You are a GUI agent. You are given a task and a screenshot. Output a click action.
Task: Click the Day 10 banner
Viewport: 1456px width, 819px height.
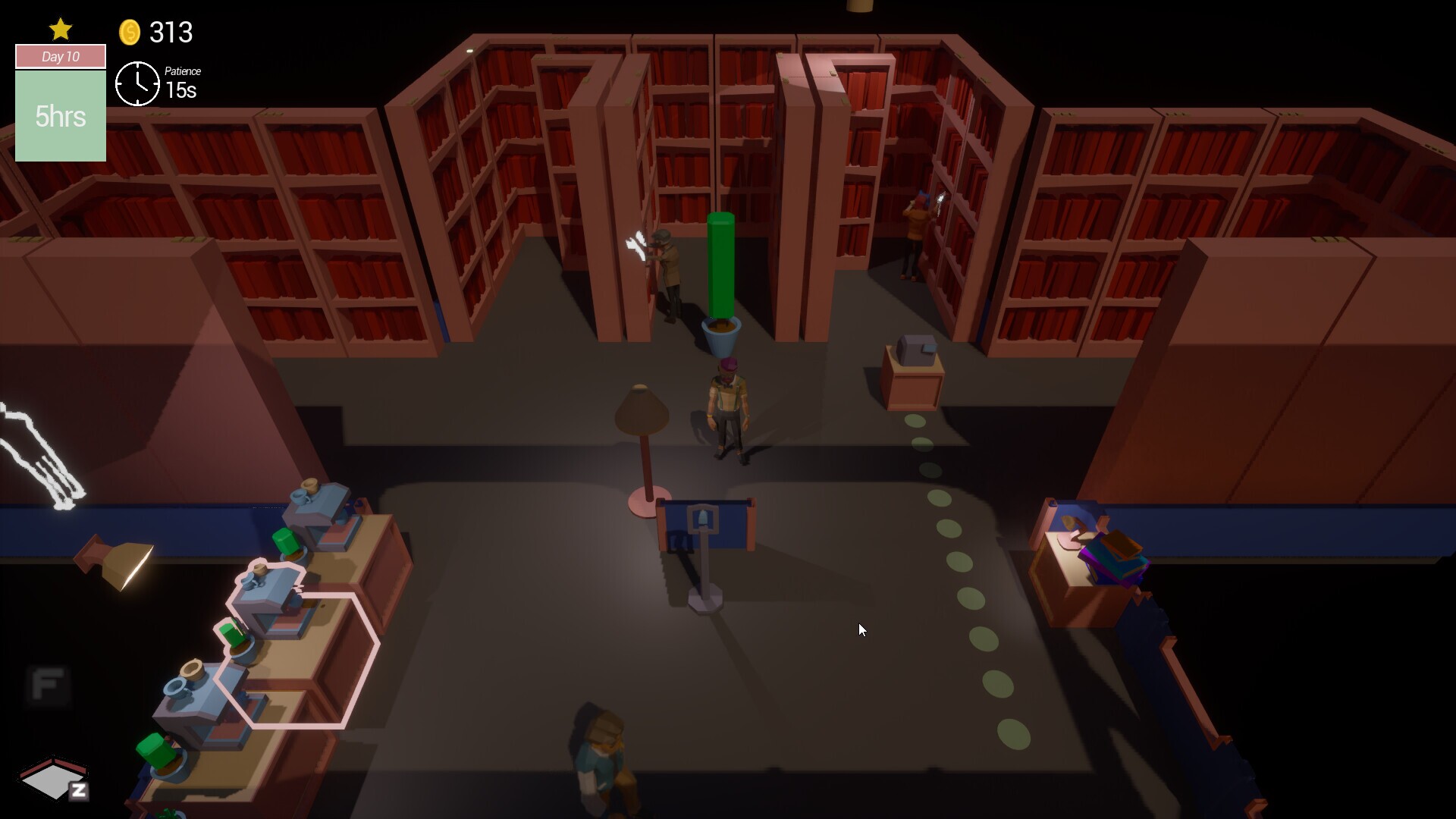pyautogui.click(x=60, y=56)
